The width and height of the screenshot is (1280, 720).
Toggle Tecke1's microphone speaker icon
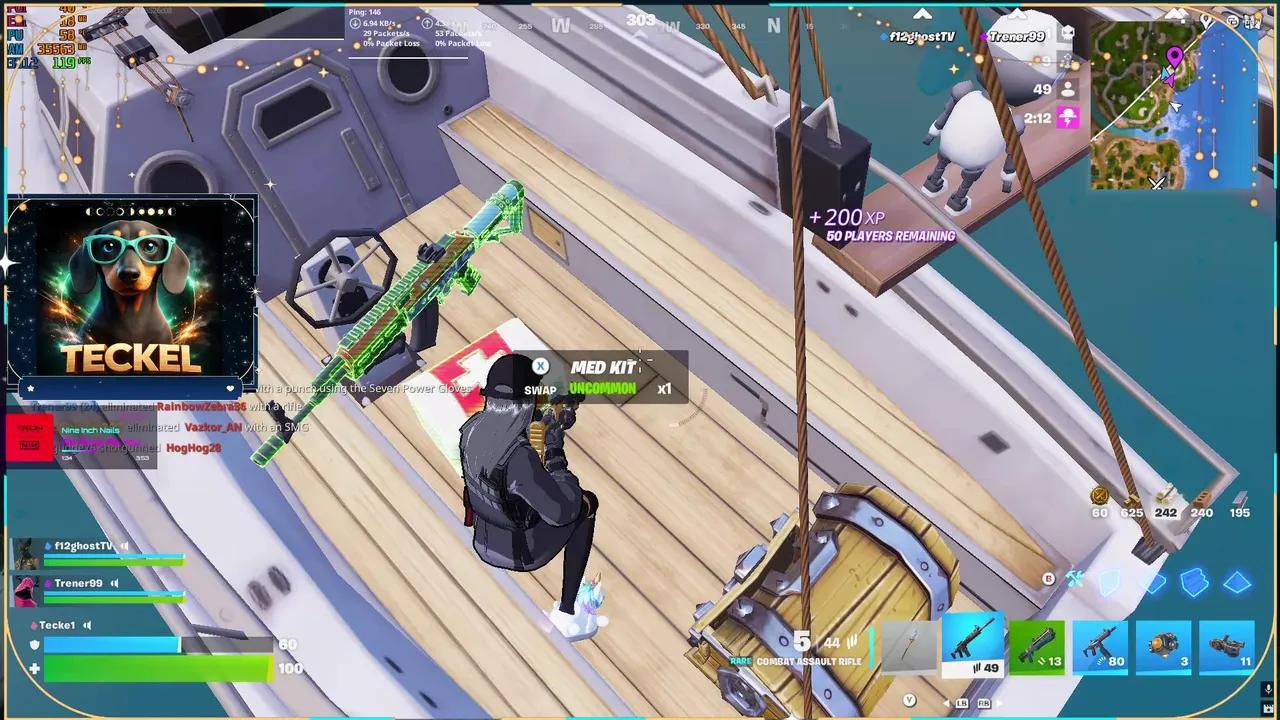(87, 626)
